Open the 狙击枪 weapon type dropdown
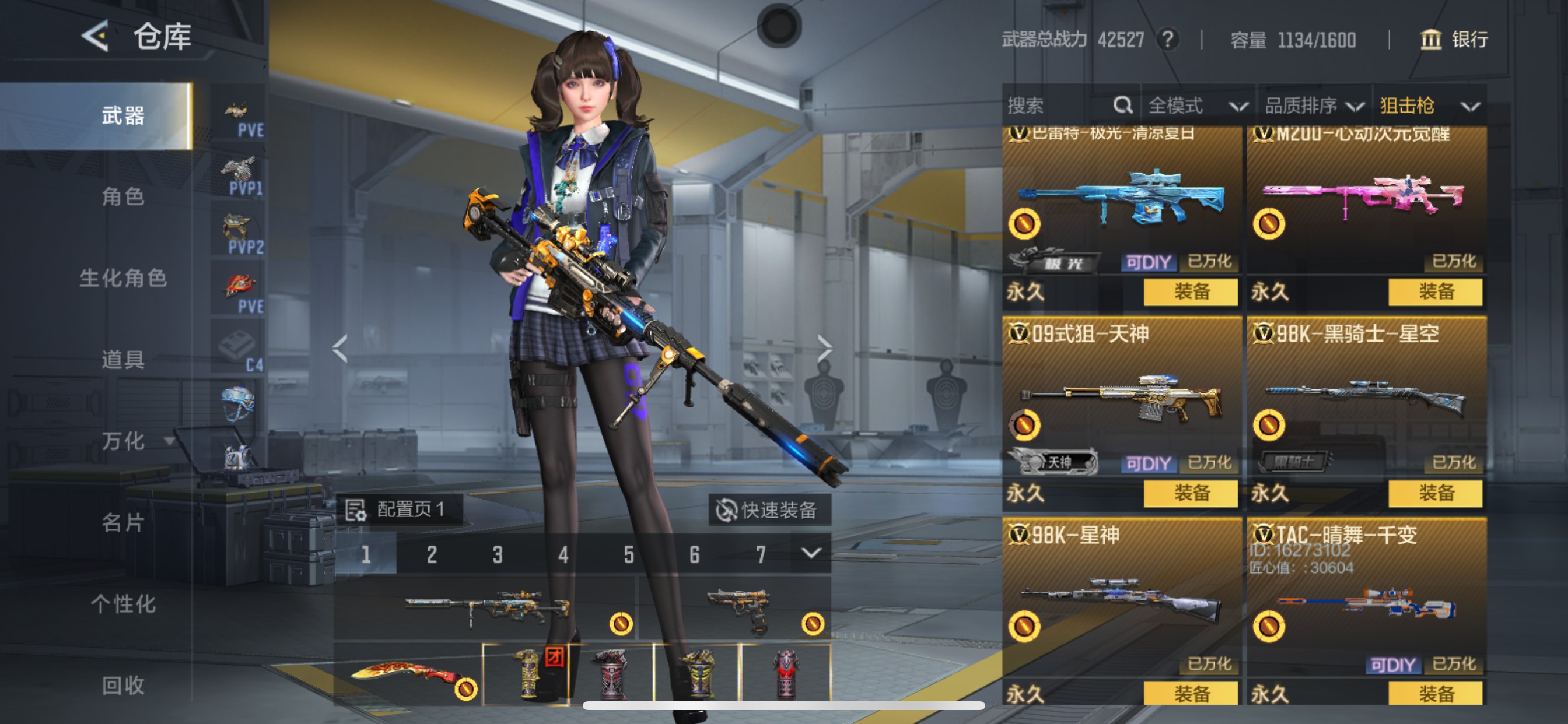 coord(1428,106)
